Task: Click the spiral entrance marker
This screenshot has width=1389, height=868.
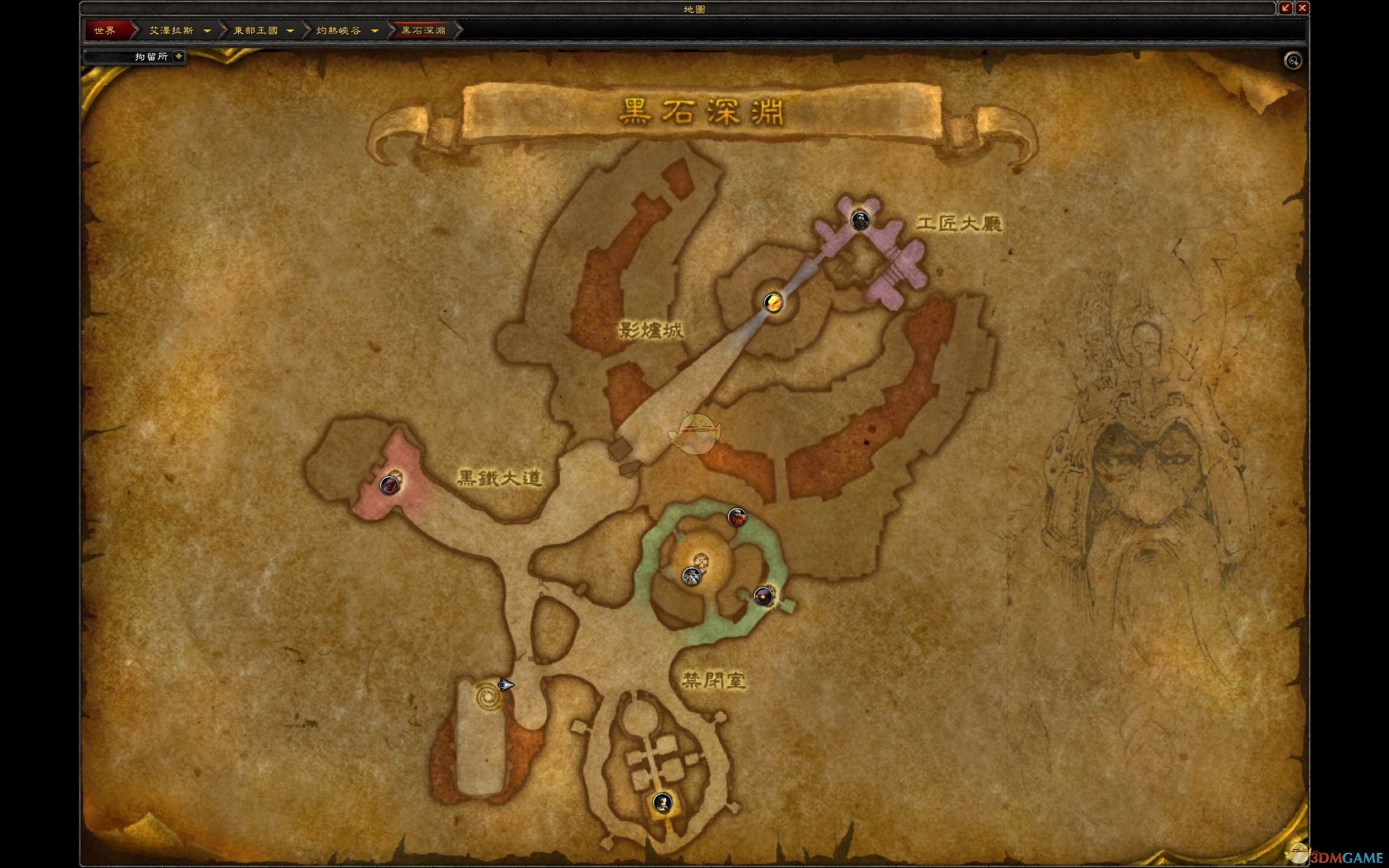Action: (x=487, y=697)
